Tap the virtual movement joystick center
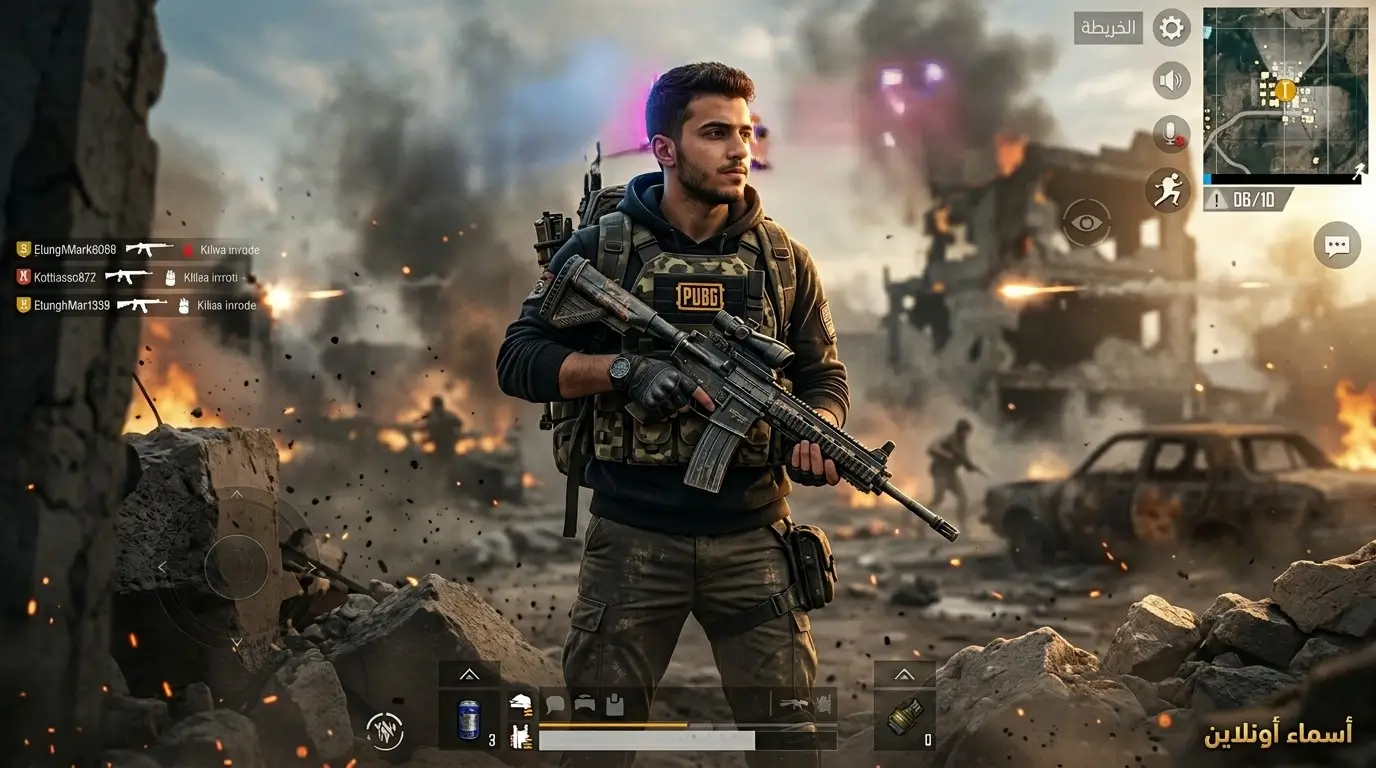This screenshot has width=1376, height=768. pos(236,567)
